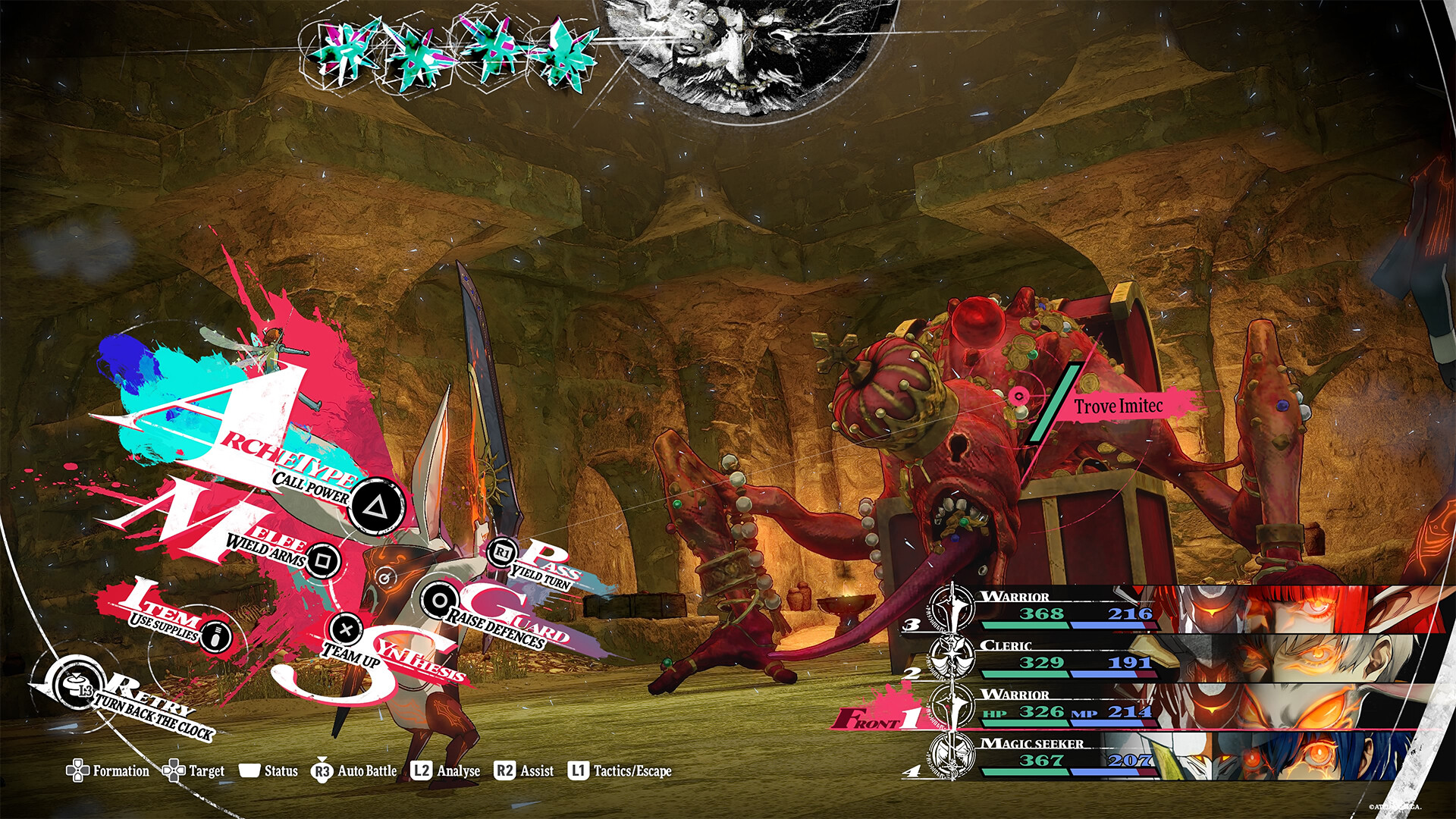Image resolution: width=1456 pixels, height=819 pixels.
Task: Select the Trove Imitec target label
Action: 1118,406
